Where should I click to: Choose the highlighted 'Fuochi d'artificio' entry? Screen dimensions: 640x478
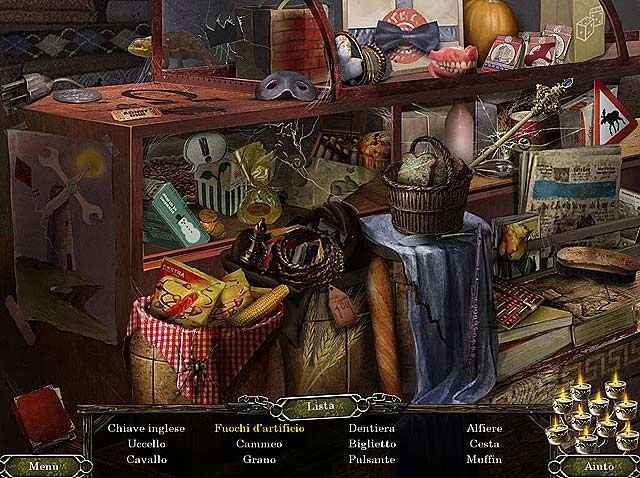[x=259, y=428]
